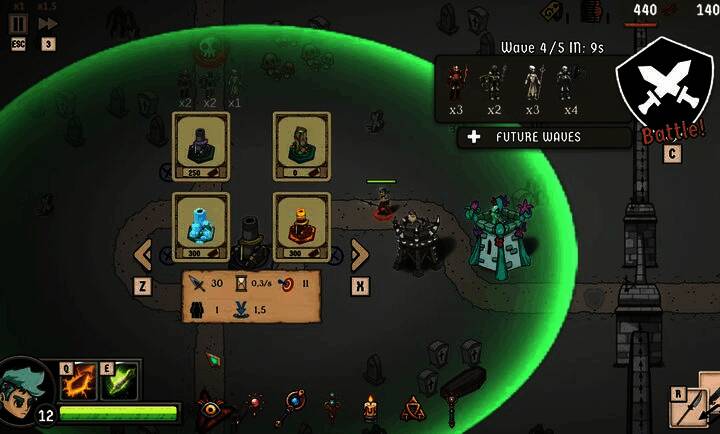Select the red eye relic icon
Screen dimensions: 720x434
(x=212, y=406)
